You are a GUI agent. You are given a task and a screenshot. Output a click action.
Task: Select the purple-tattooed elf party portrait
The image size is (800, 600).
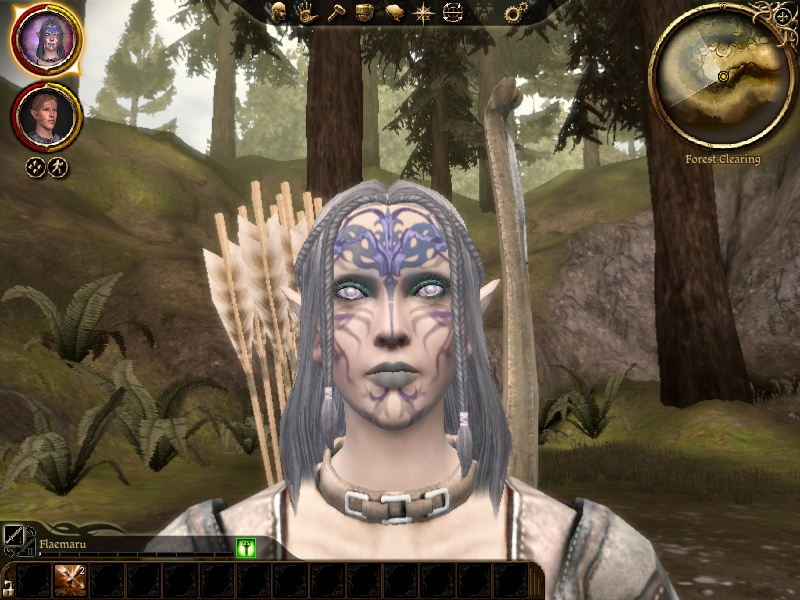[45, 40]
